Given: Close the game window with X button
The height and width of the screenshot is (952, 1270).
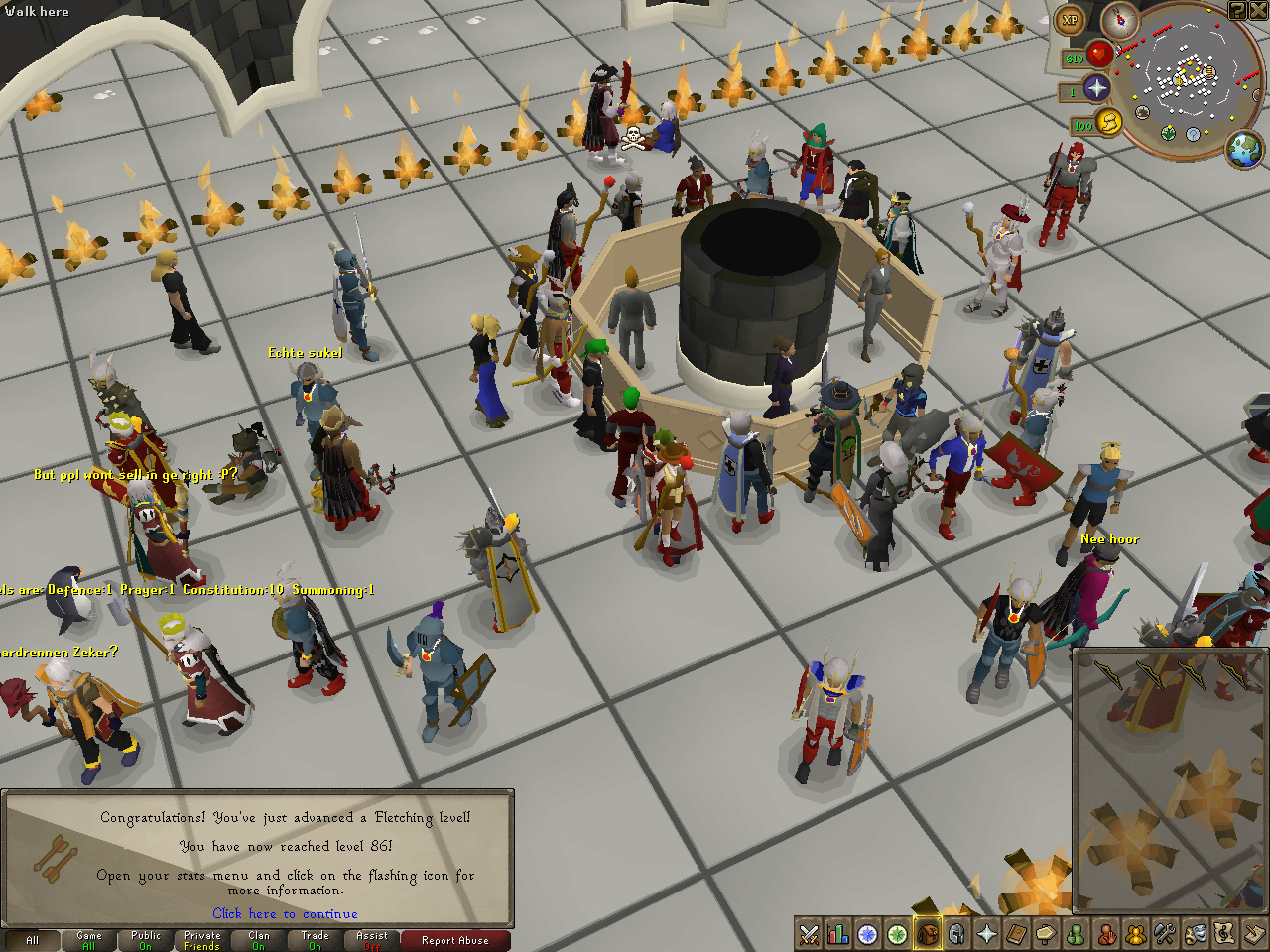Looking at the screenshot, I should (x=1257, y=10).
